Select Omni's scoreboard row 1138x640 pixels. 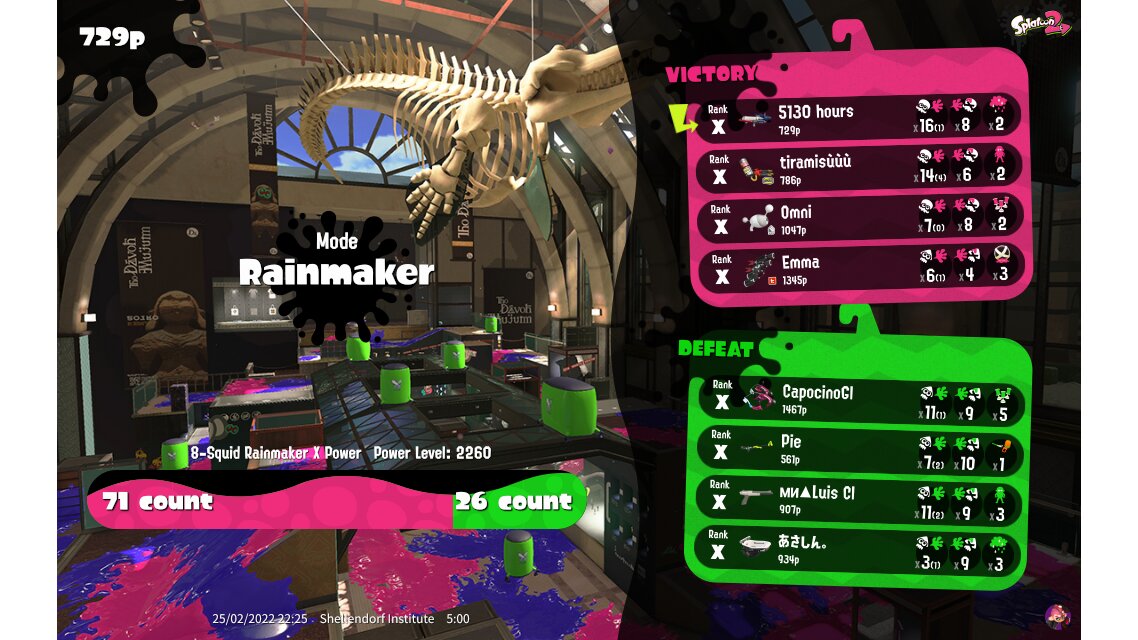pyautogui.click(x=860, y=218)
